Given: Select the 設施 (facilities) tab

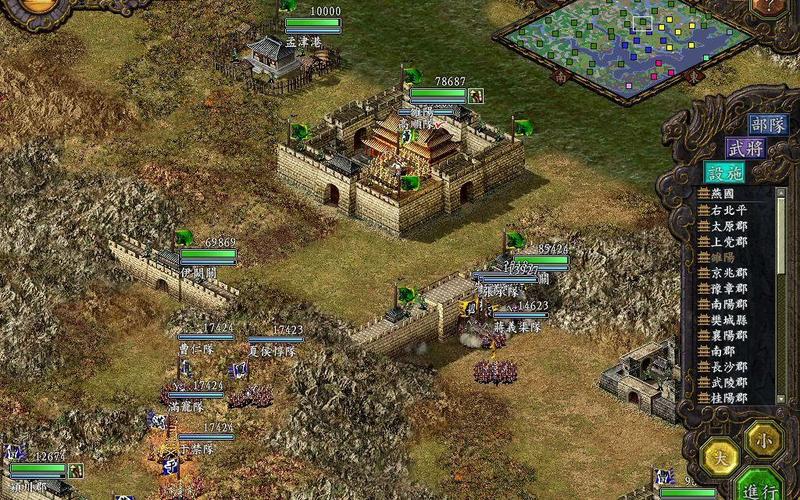Looking at the screenshot, I should [x=723, y=171].
